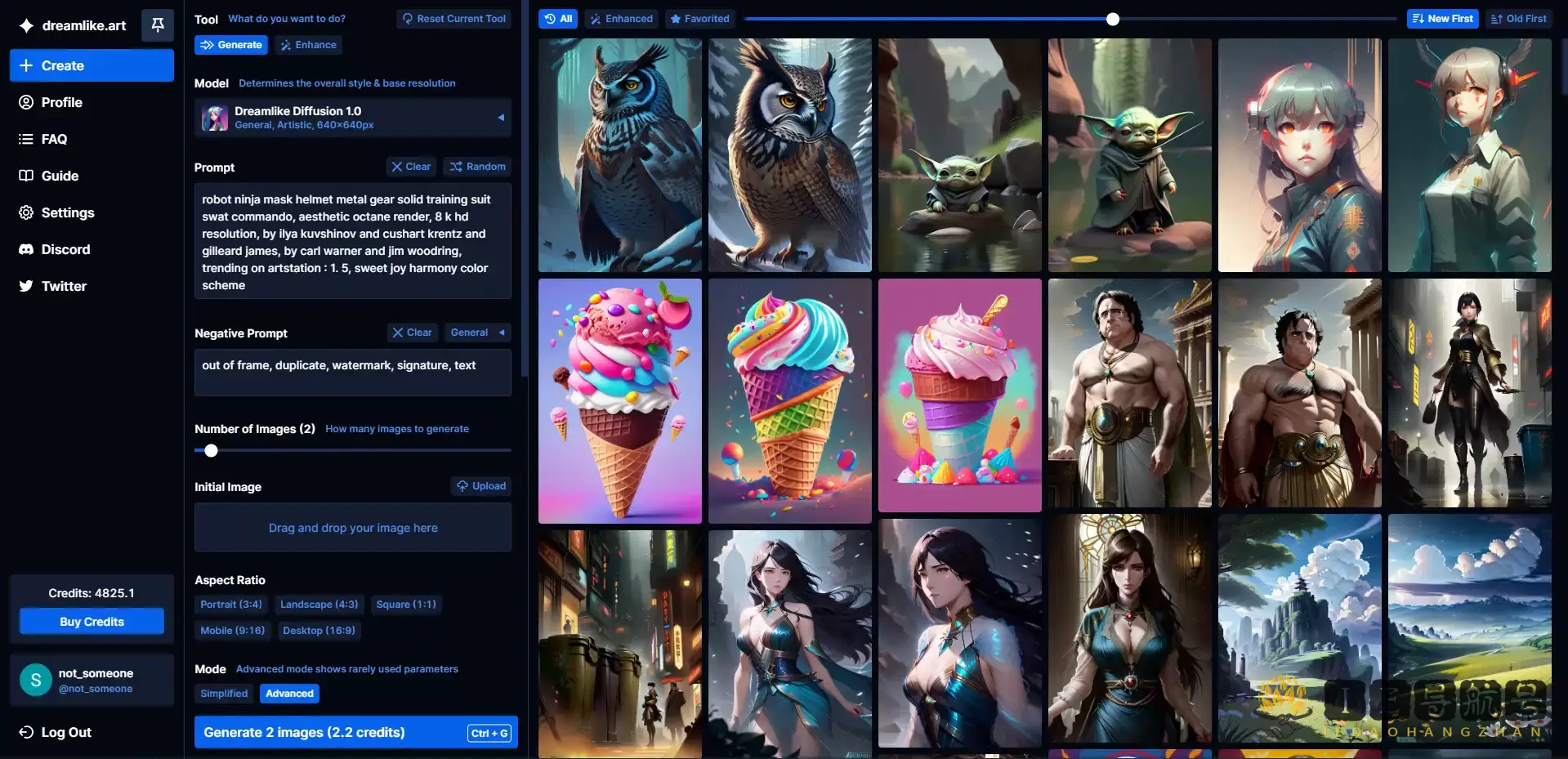The height and width of the screenshot is (759, 1568).
Task: Sort gallery by Old First
Action: (1518, 19)
